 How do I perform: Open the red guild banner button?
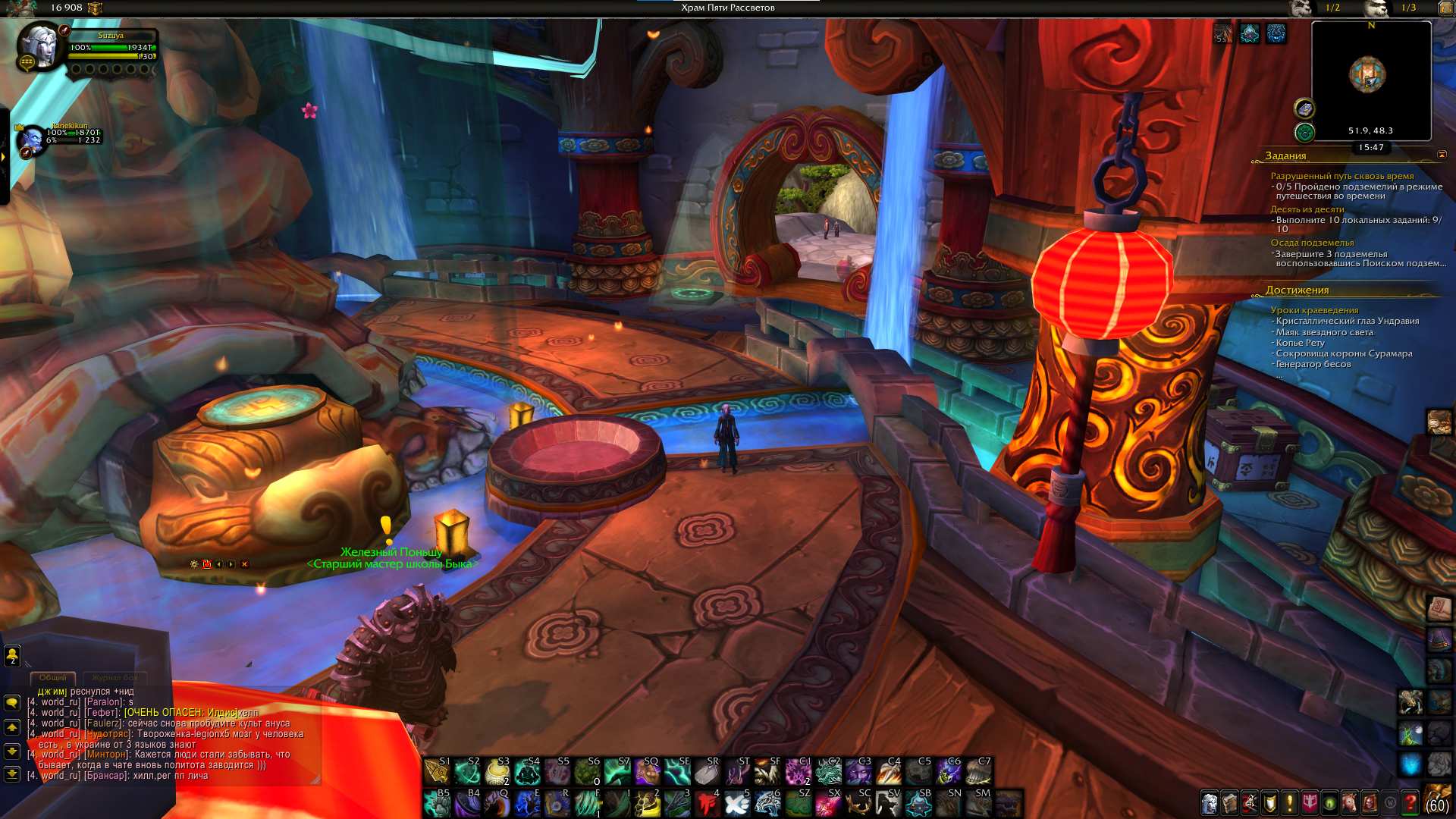[x=1310, y=802]
